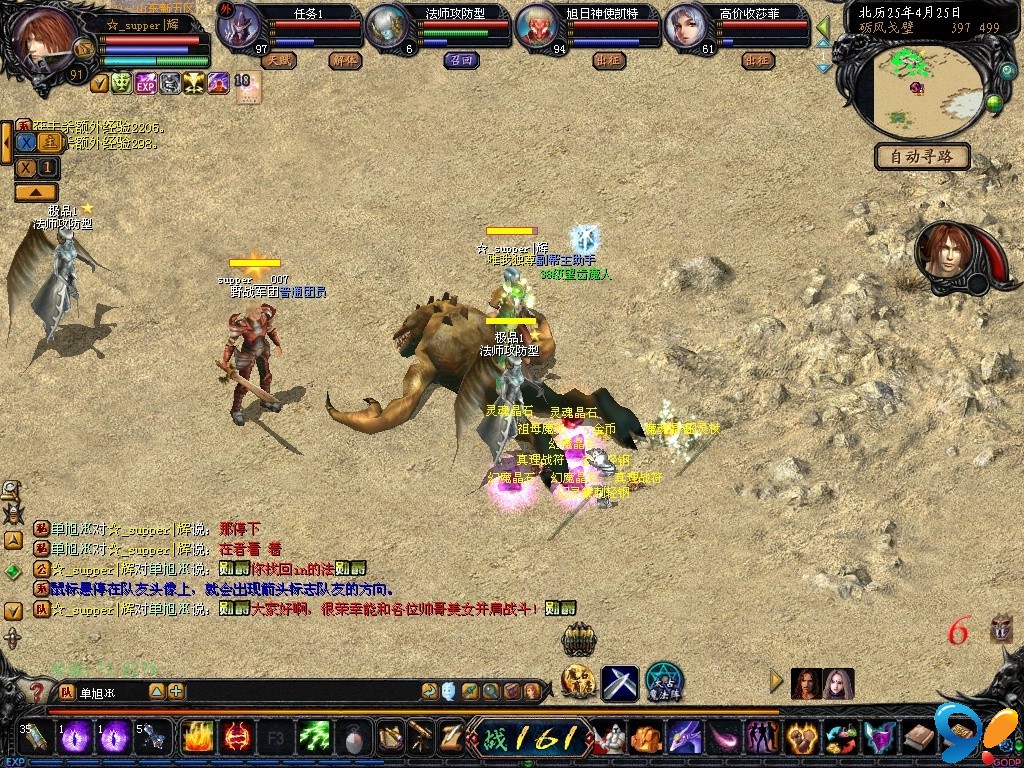Screen dimensions: 1024x768
Task: Select the 法师攻防型 pet portrait
Action: tap(388, 28)
